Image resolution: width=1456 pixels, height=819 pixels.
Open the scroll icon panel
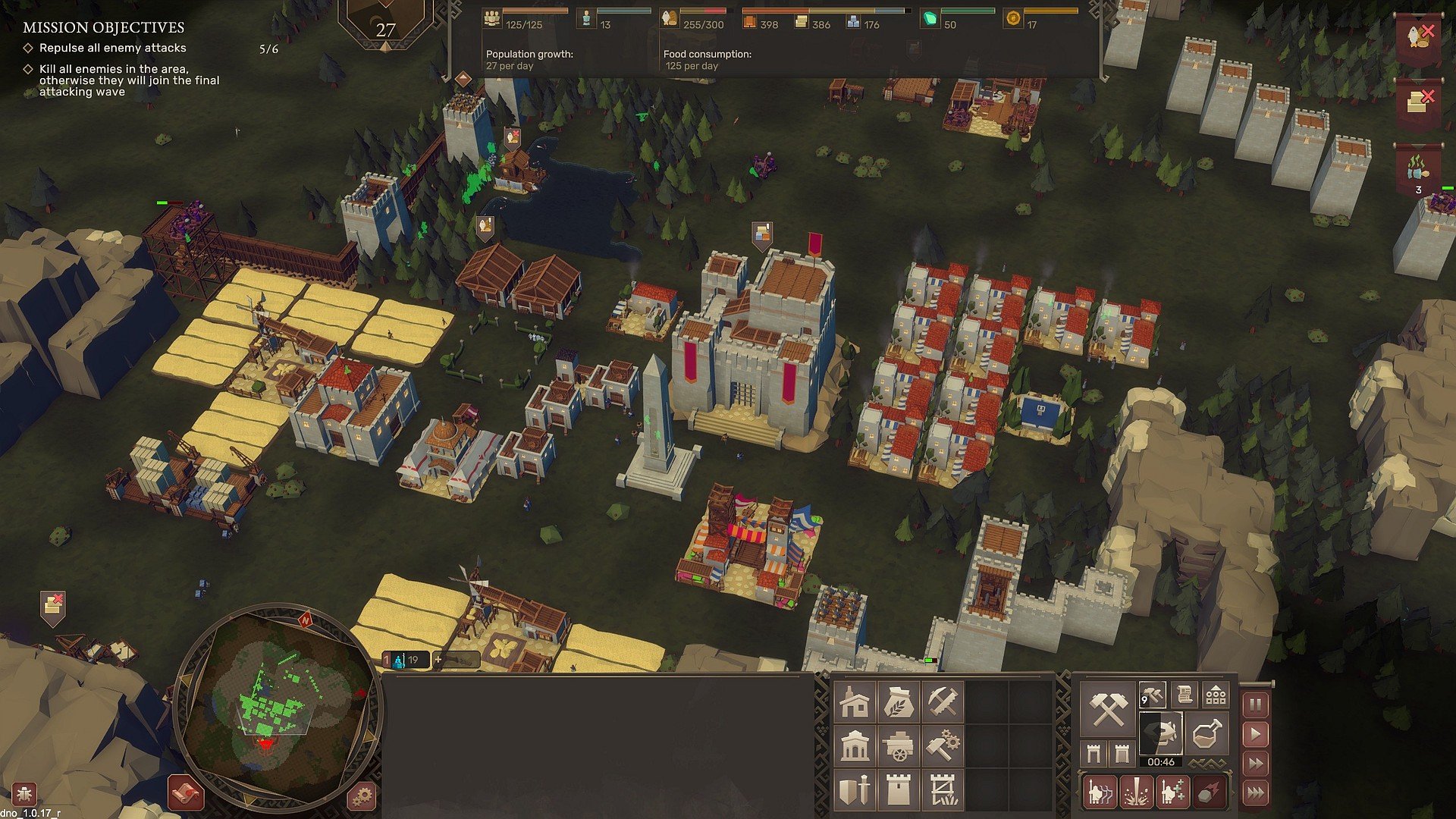point(1184,694)
